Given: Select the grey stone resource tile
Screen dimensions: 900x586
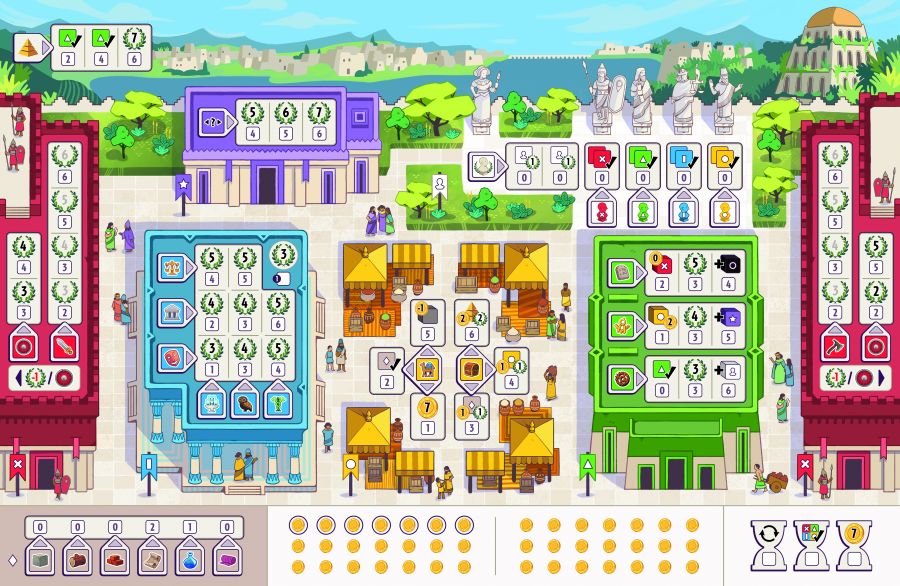Looking at the screenshot, I should pos(40,558).
